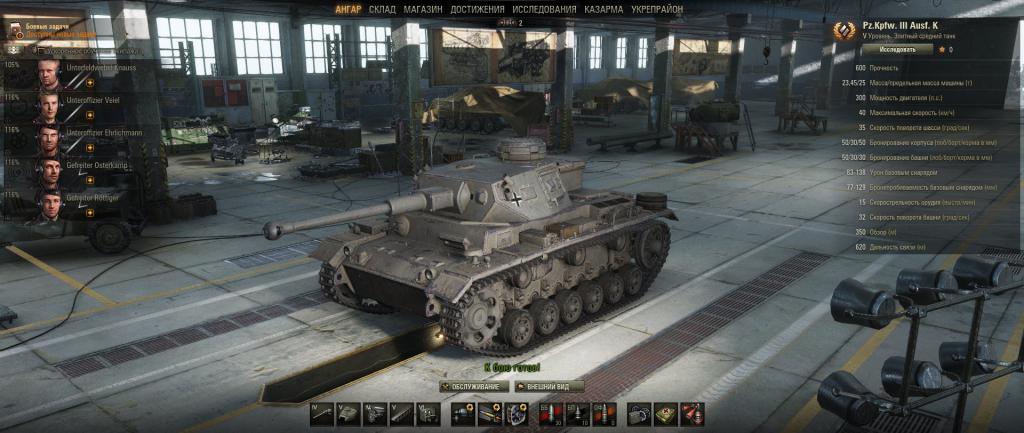Choose the first-aid kit consumable slot
This screenshot has width=1024, height=433.
tap(666, 413)
